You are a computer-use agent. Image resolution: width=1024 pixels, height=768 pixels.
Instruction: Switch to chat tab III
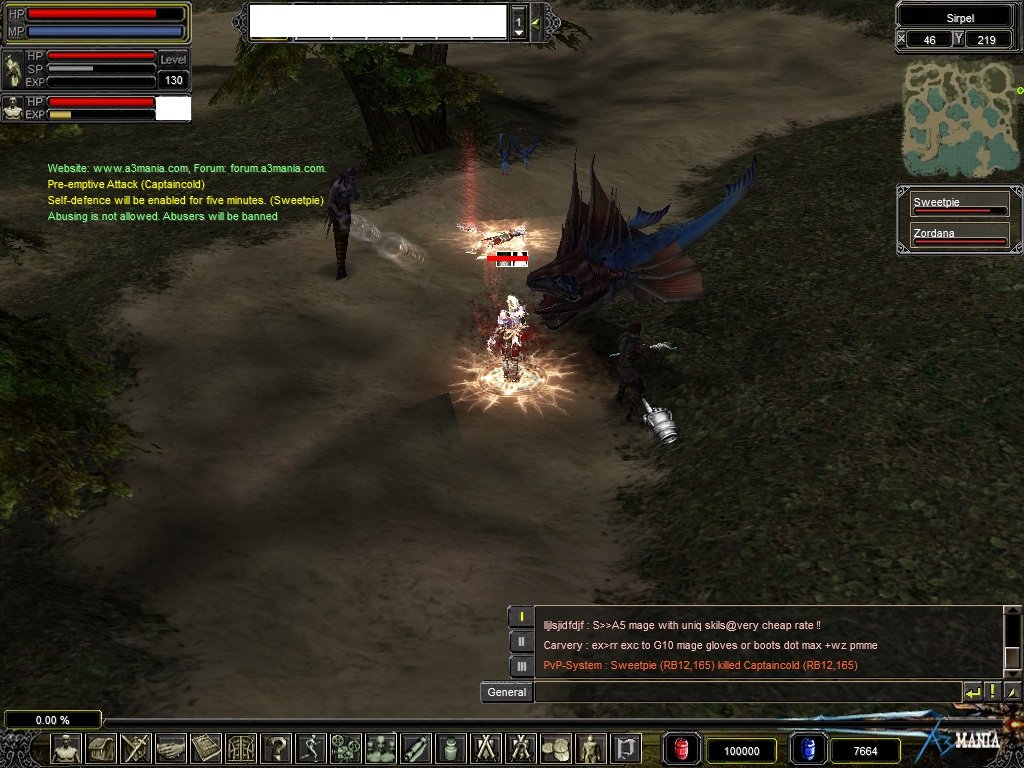[x=520, y=666]
